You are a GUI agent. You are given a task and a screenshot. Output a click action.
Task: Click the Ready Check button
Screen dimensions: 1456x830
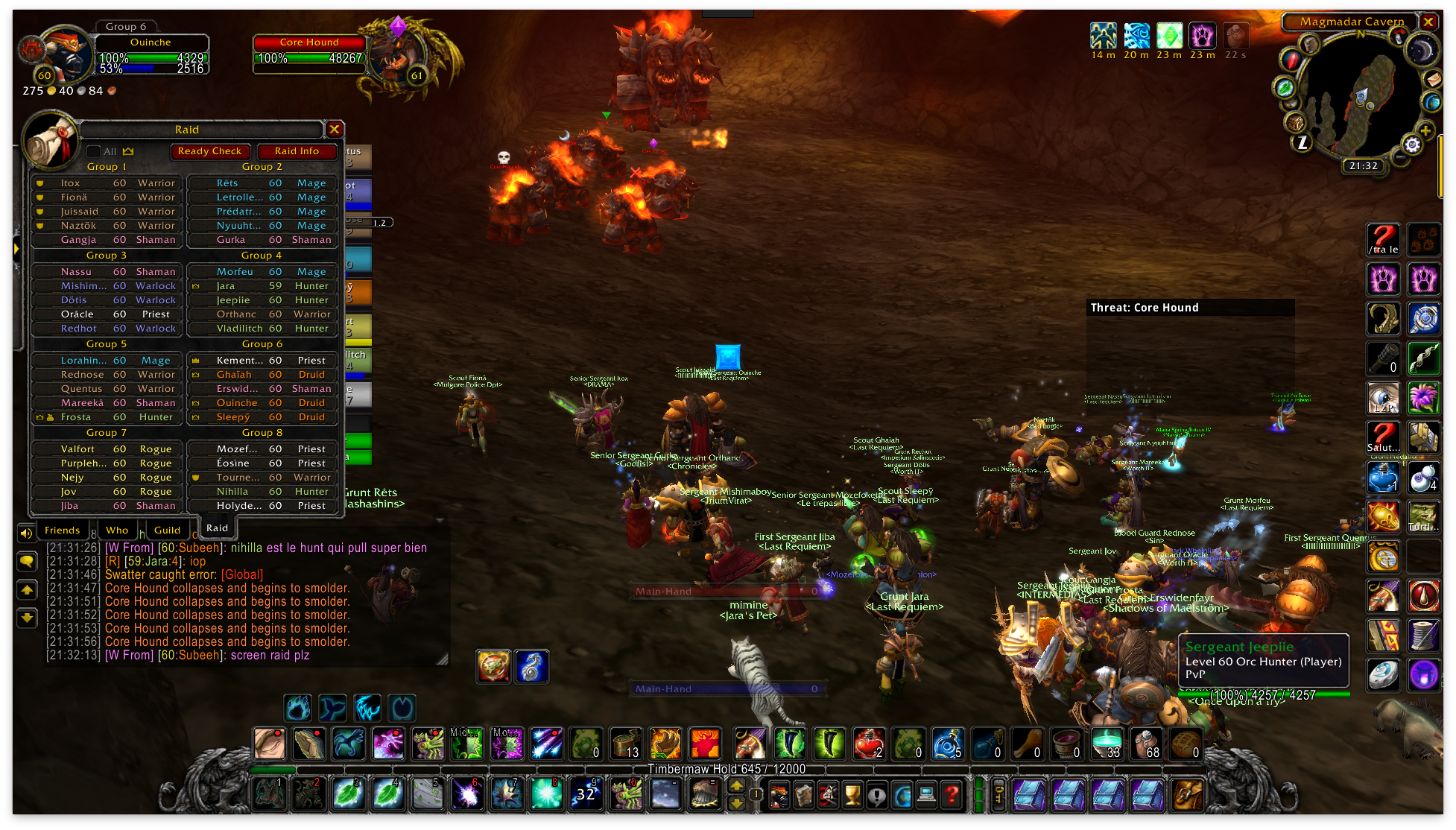(209, 151)
